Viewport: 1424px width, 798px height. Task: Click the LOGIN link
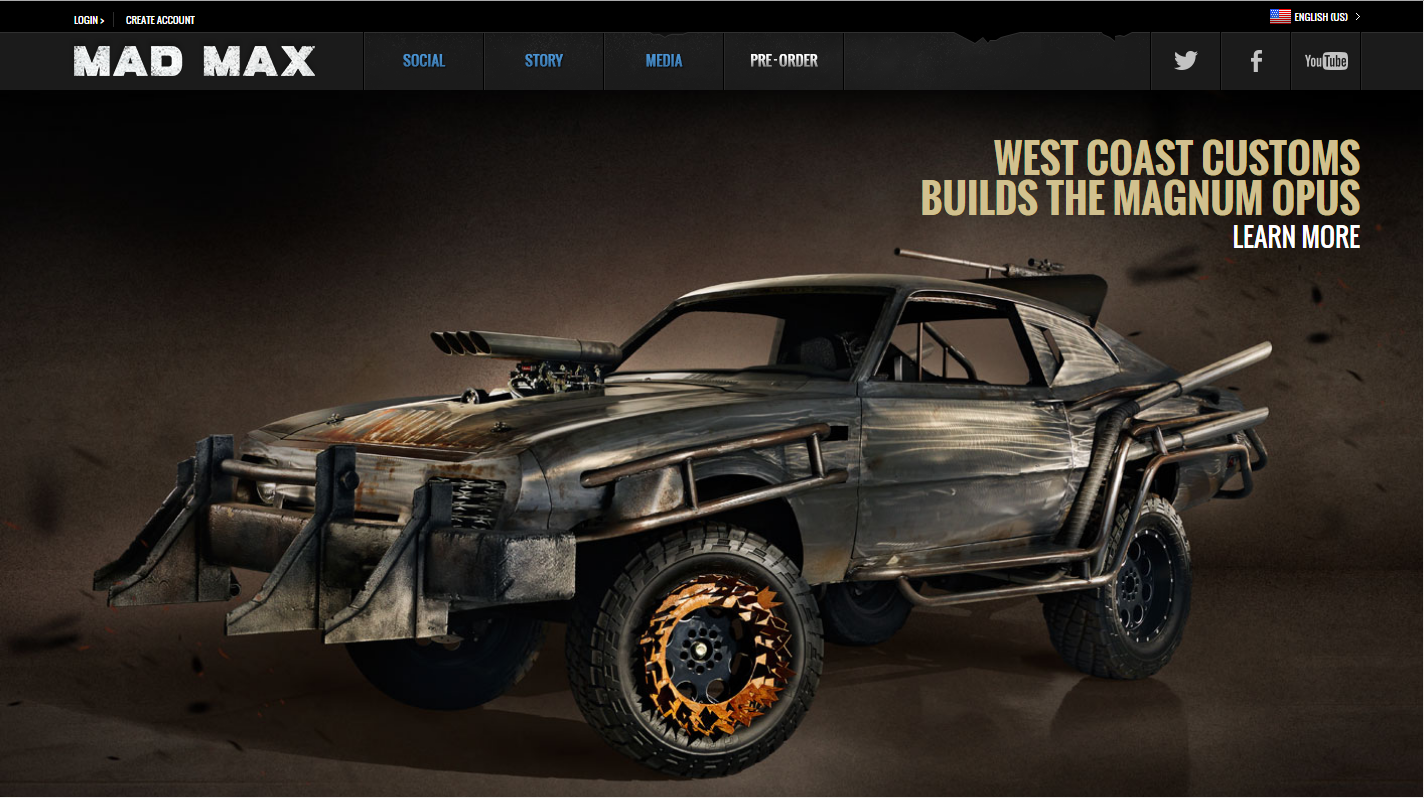(x=85, y=19)
